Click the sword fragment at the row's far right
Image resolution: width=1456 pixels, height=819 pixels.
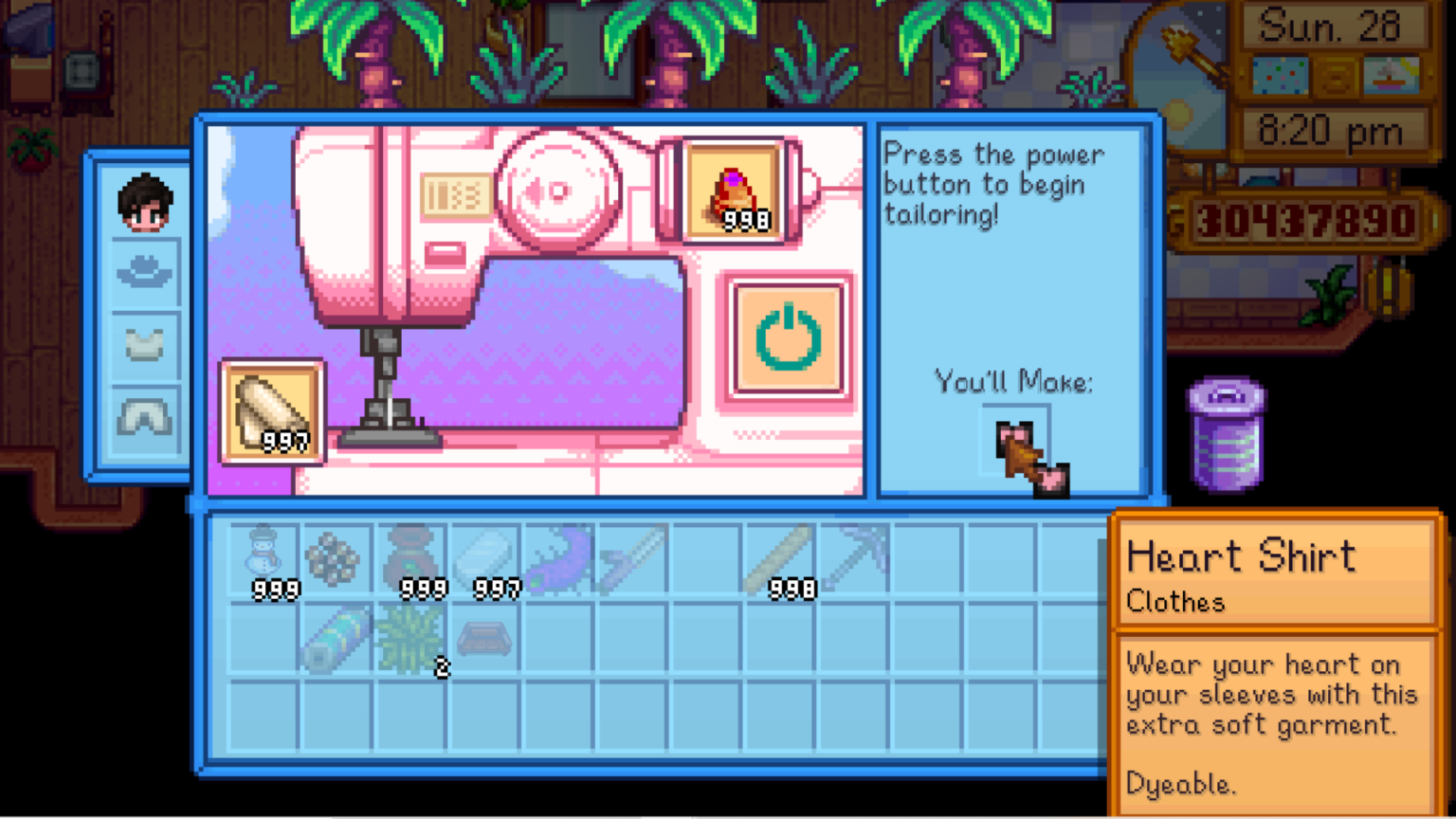(853, 561)
